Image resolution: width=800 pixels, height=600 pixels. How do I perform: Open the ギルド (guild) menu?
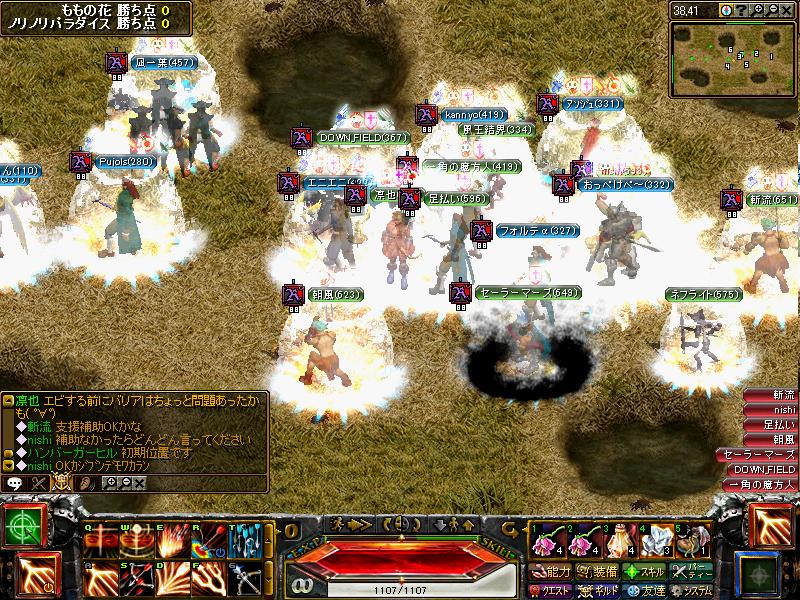click(x=599, y=591)
